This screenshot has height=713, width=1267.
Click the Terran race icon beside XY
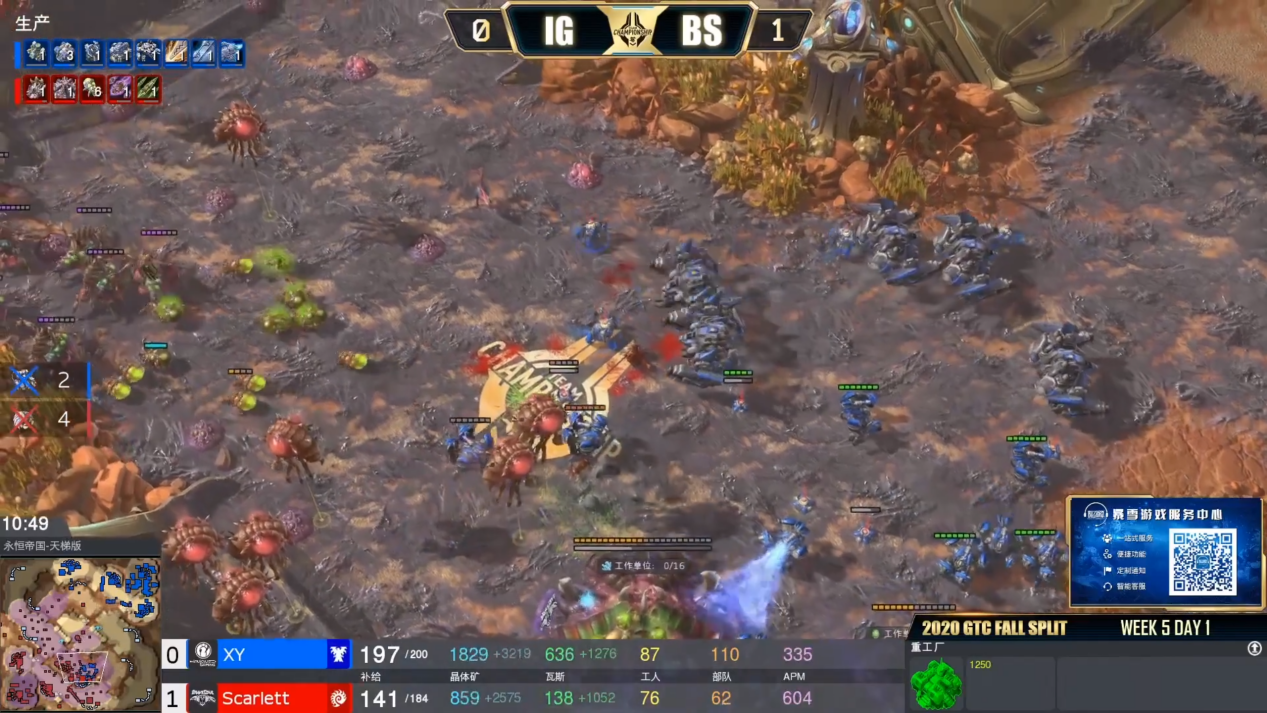pyautogui.click(x=339, y=655)
